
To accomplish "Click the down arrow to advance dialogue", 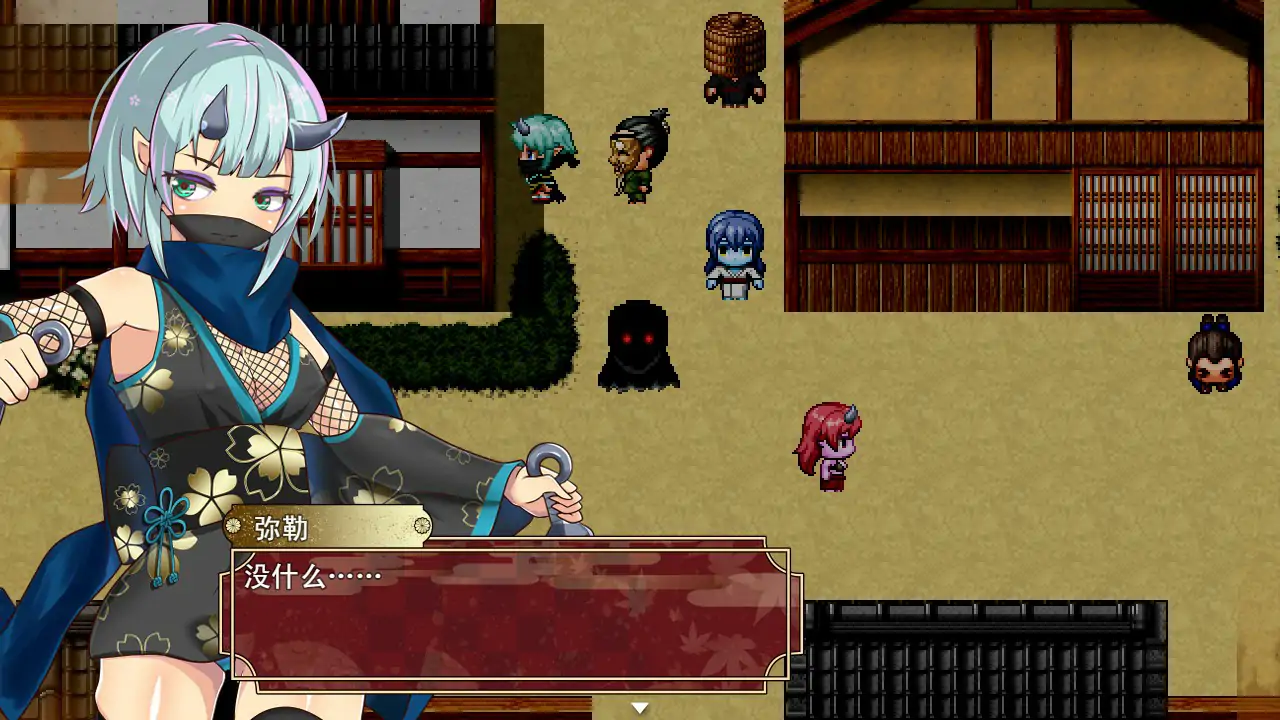I will tap(638, 706).
